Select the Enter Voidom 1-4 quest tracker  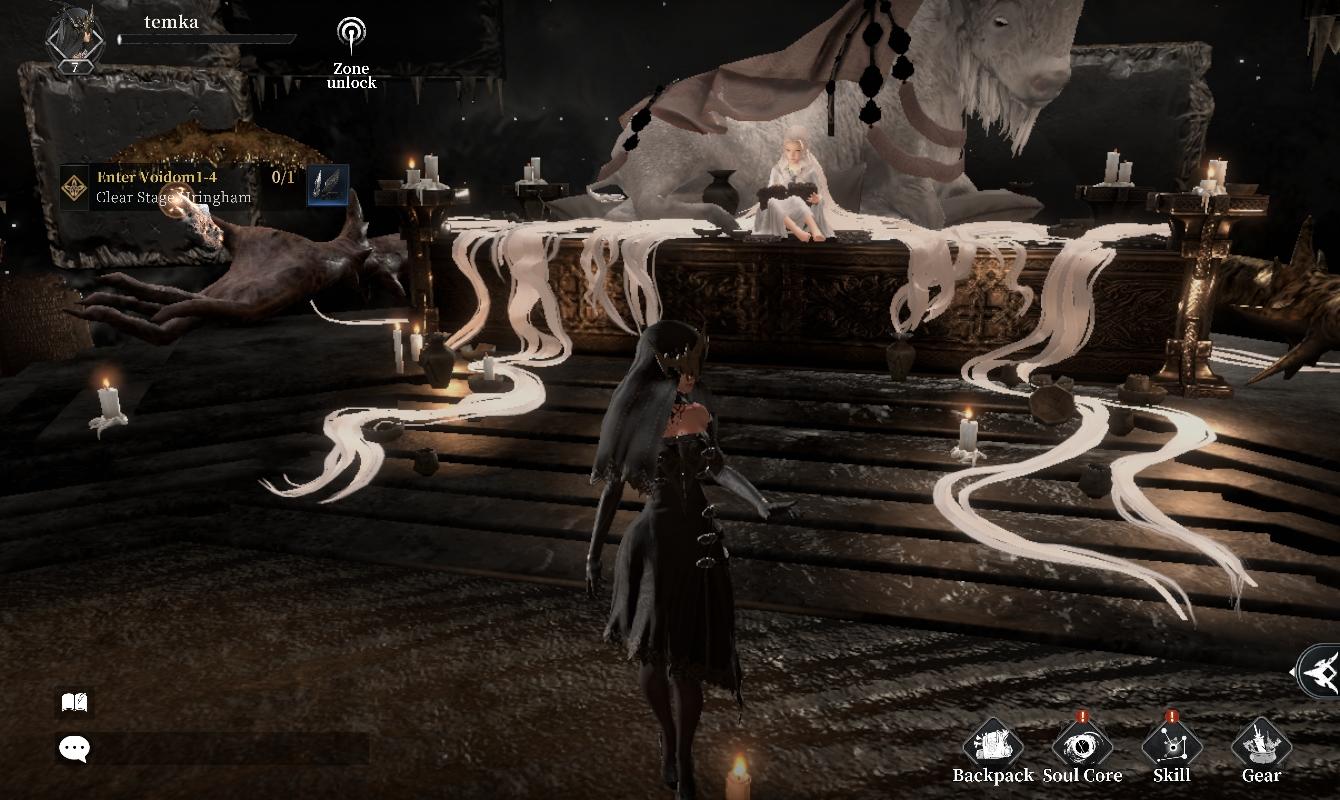click(175, 187)
